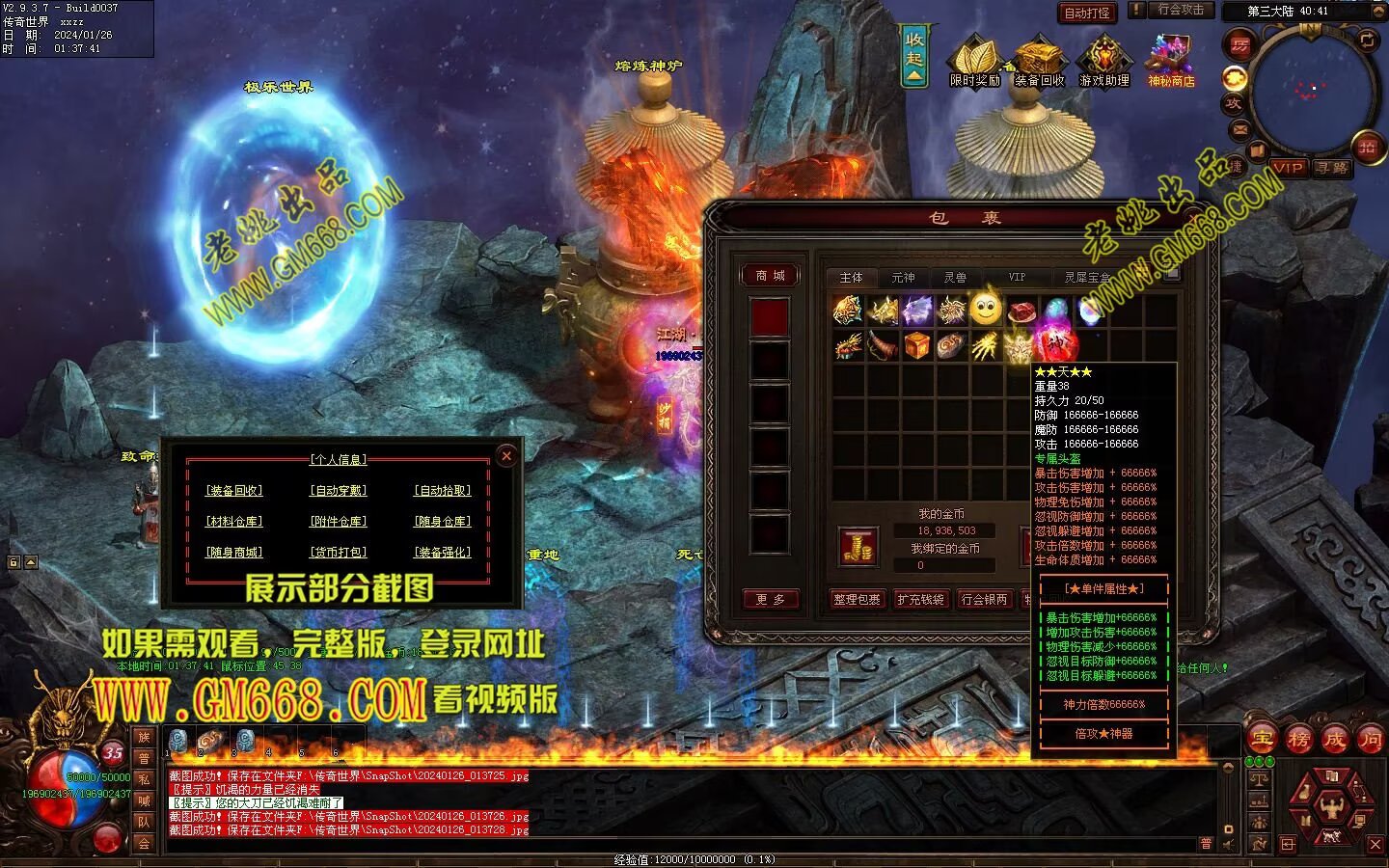Image resolution: width=1389 pixels, height=868 pixels.
Task: Switch to the 灵兽 bag tab
Action: (955, 278)
